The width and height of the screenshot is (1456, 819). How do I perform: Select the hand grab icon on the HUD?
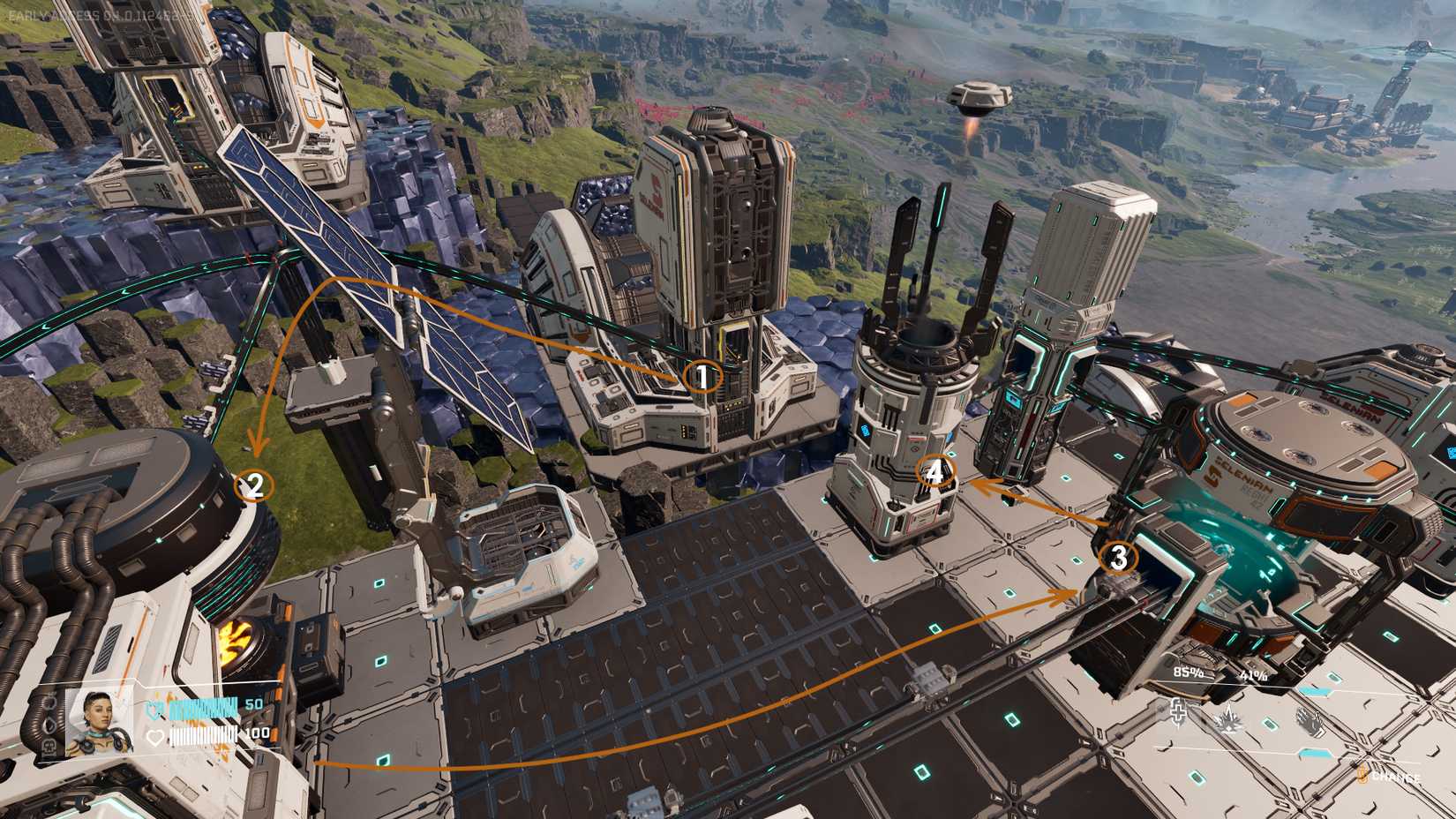1310,720
